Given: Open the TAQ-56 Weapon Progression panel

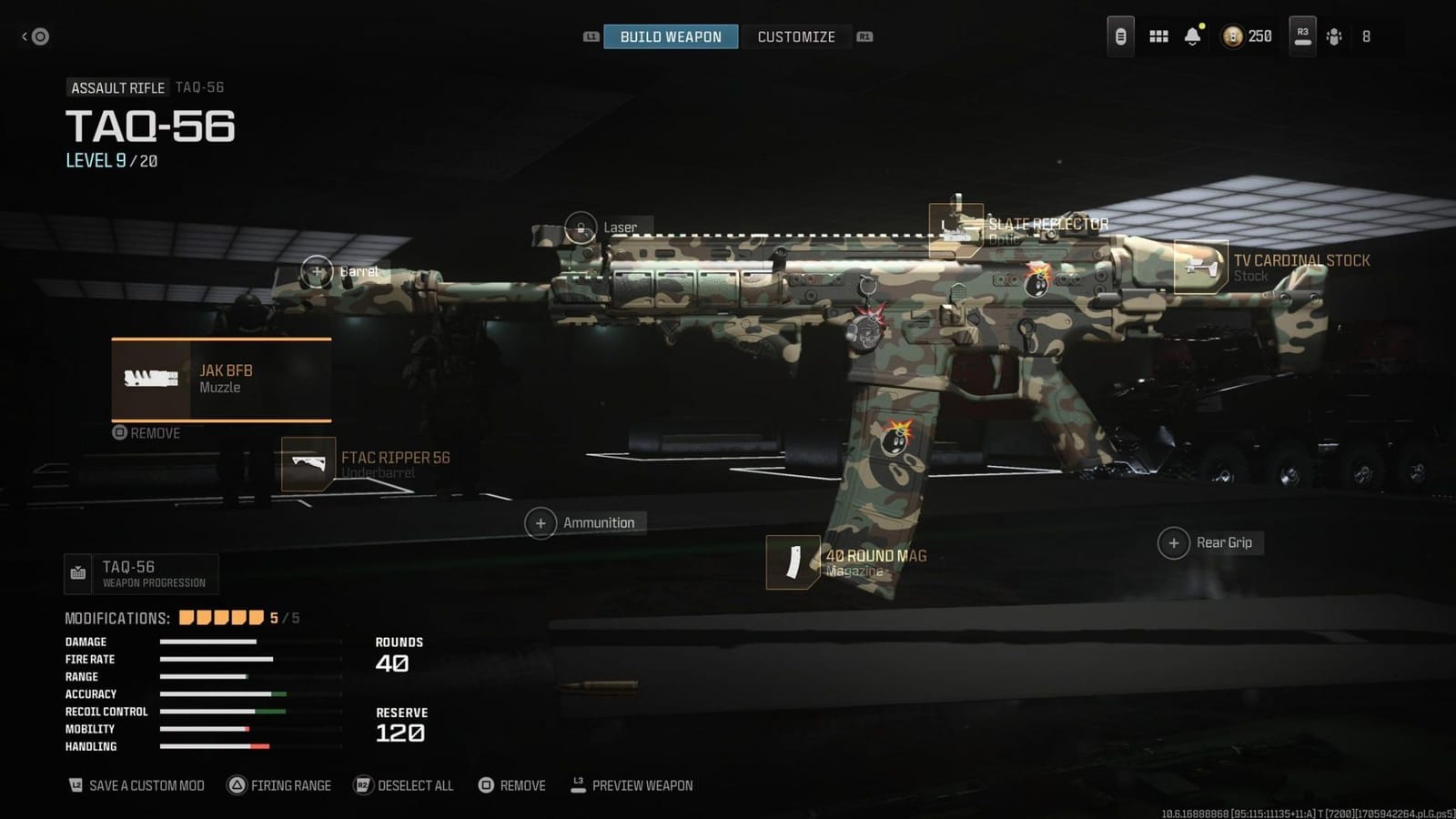Looking at the screenshot, I should pyautogui.click(x=141, y=573).
